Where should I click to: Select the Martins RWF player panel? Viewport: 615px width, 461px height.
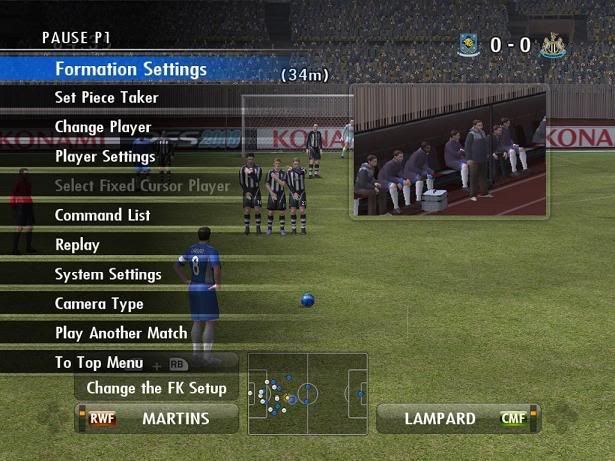point(157,418)
